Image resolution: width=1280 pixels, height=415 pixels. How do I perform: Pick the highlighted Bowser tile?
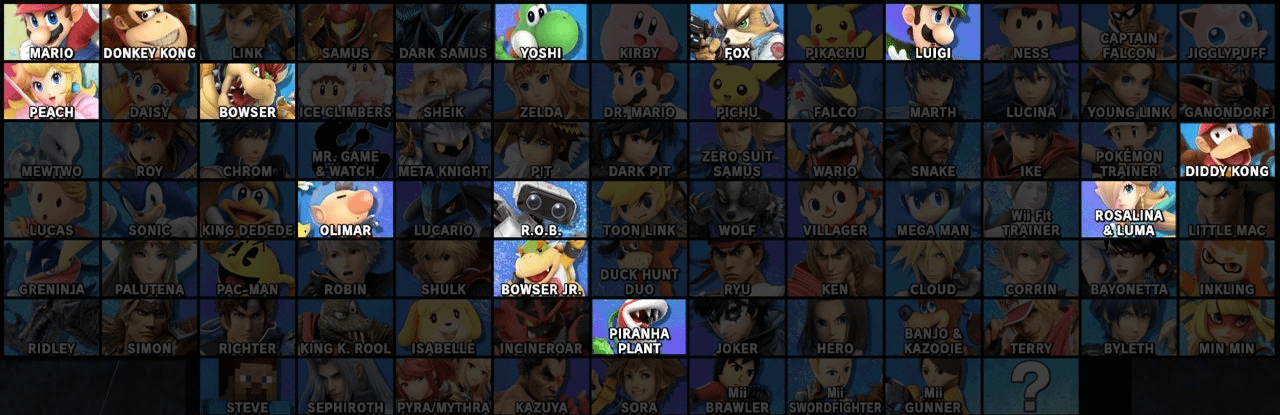pyautogui.click(x=247, y=90)
